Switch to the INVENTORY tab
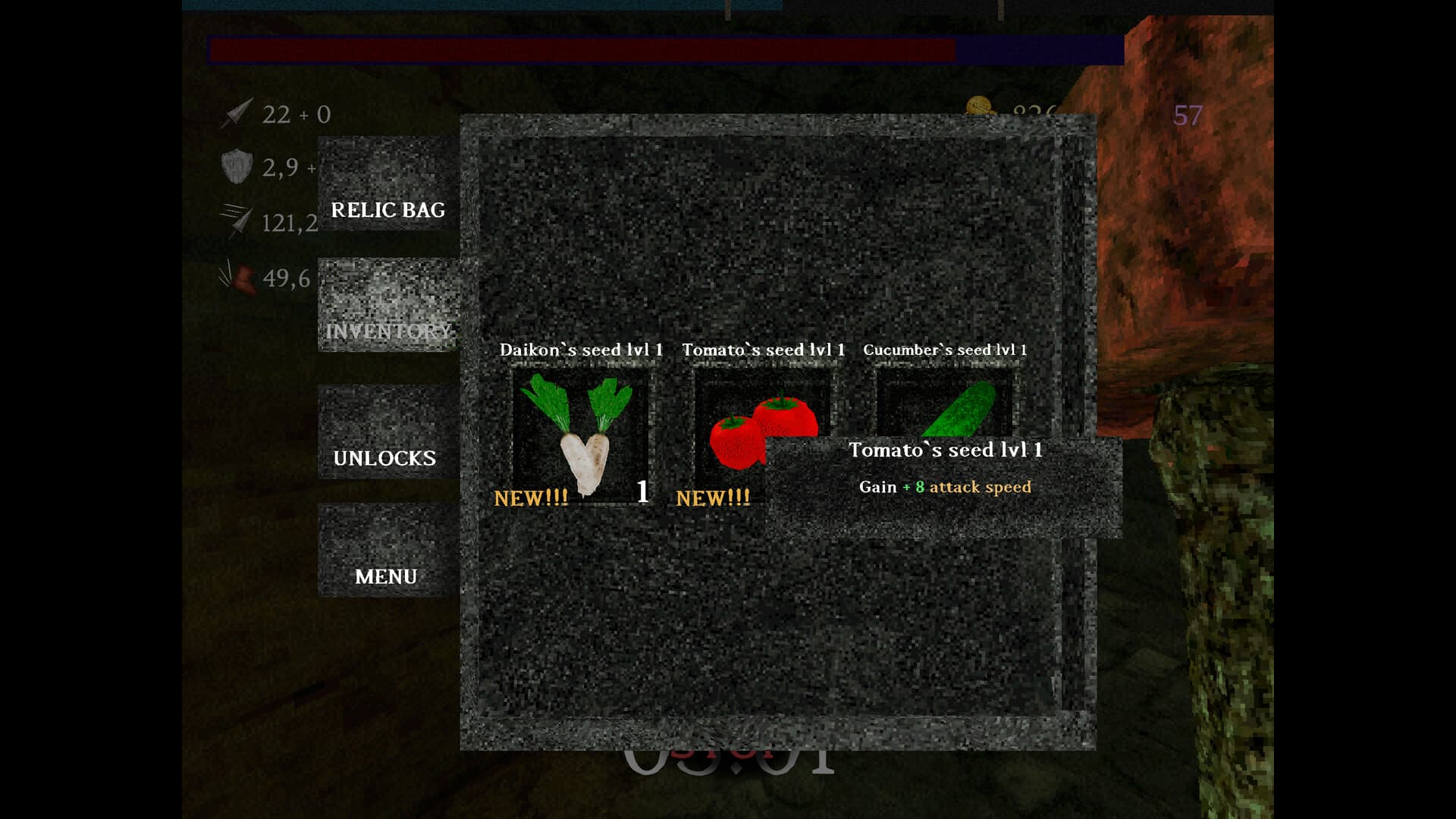 click(x=389, y=331)
